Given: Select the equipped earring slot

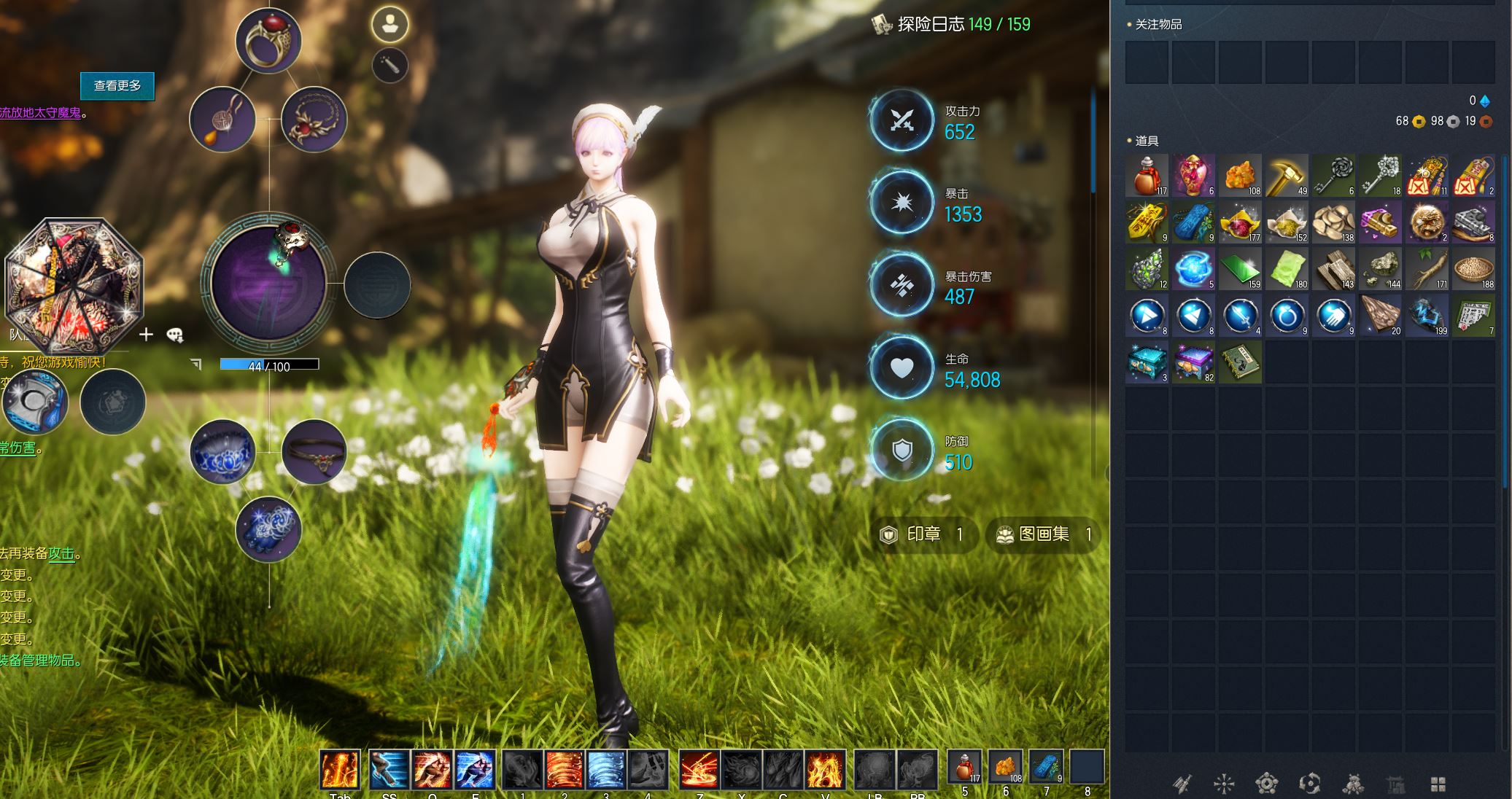Looking at the screenshot, I should pos(222,120).
